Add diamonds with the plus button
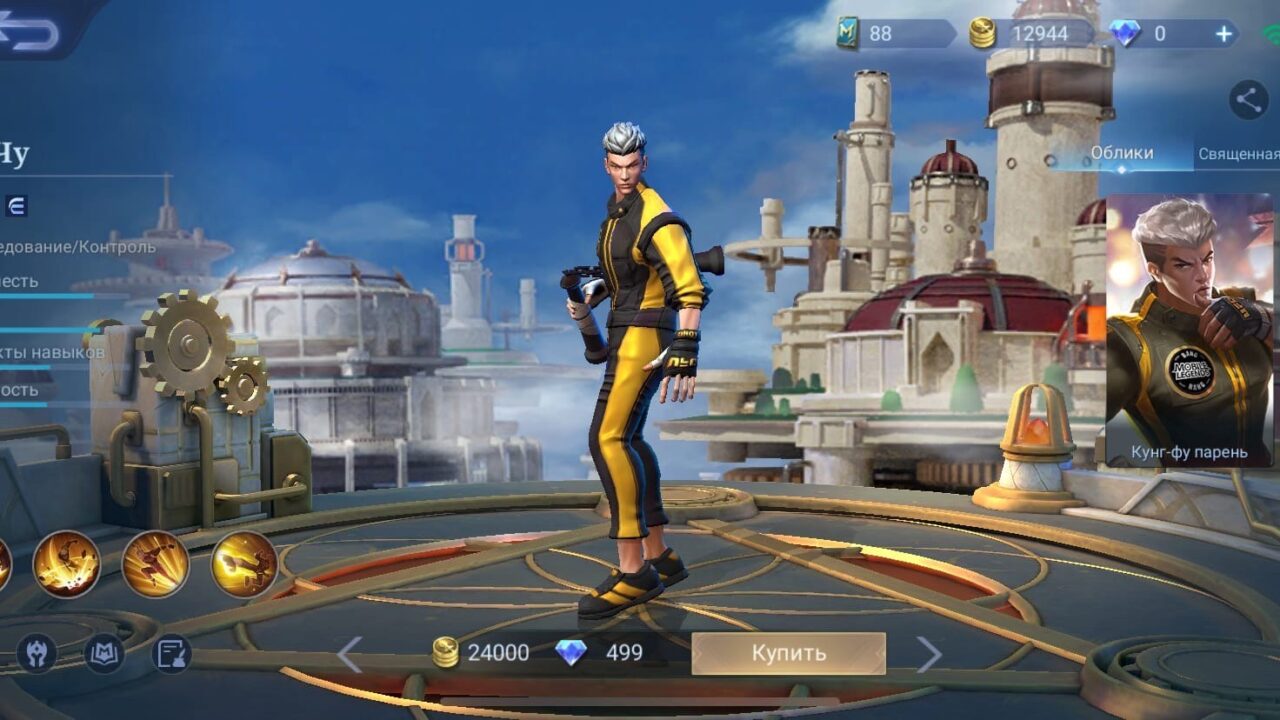This screenshot has height=720, width=1280. pyautogui.click(x=1224, y=33)
